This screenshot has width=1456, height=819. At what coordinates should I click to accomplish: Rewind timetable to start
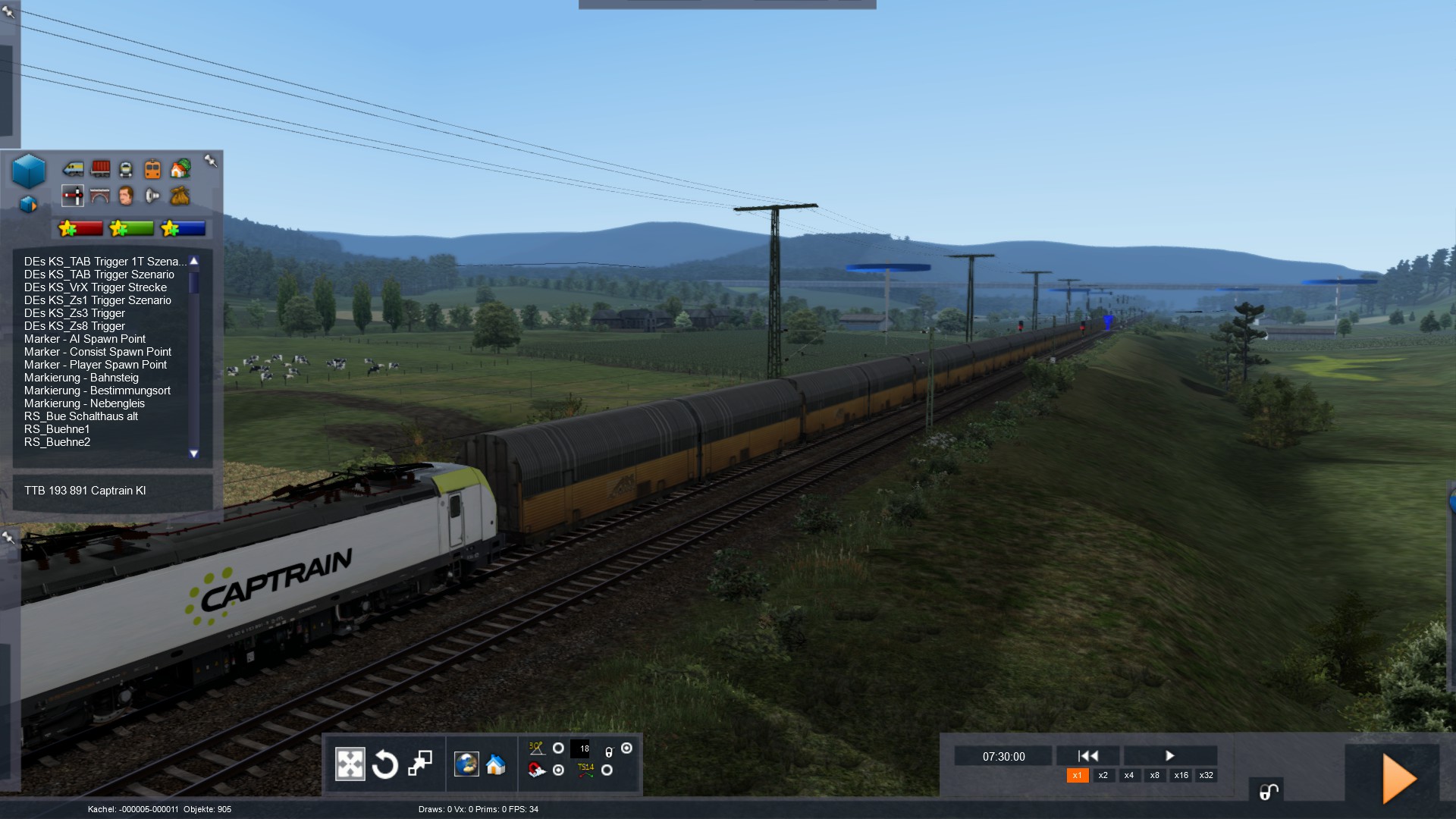[x=1088, y=756]
